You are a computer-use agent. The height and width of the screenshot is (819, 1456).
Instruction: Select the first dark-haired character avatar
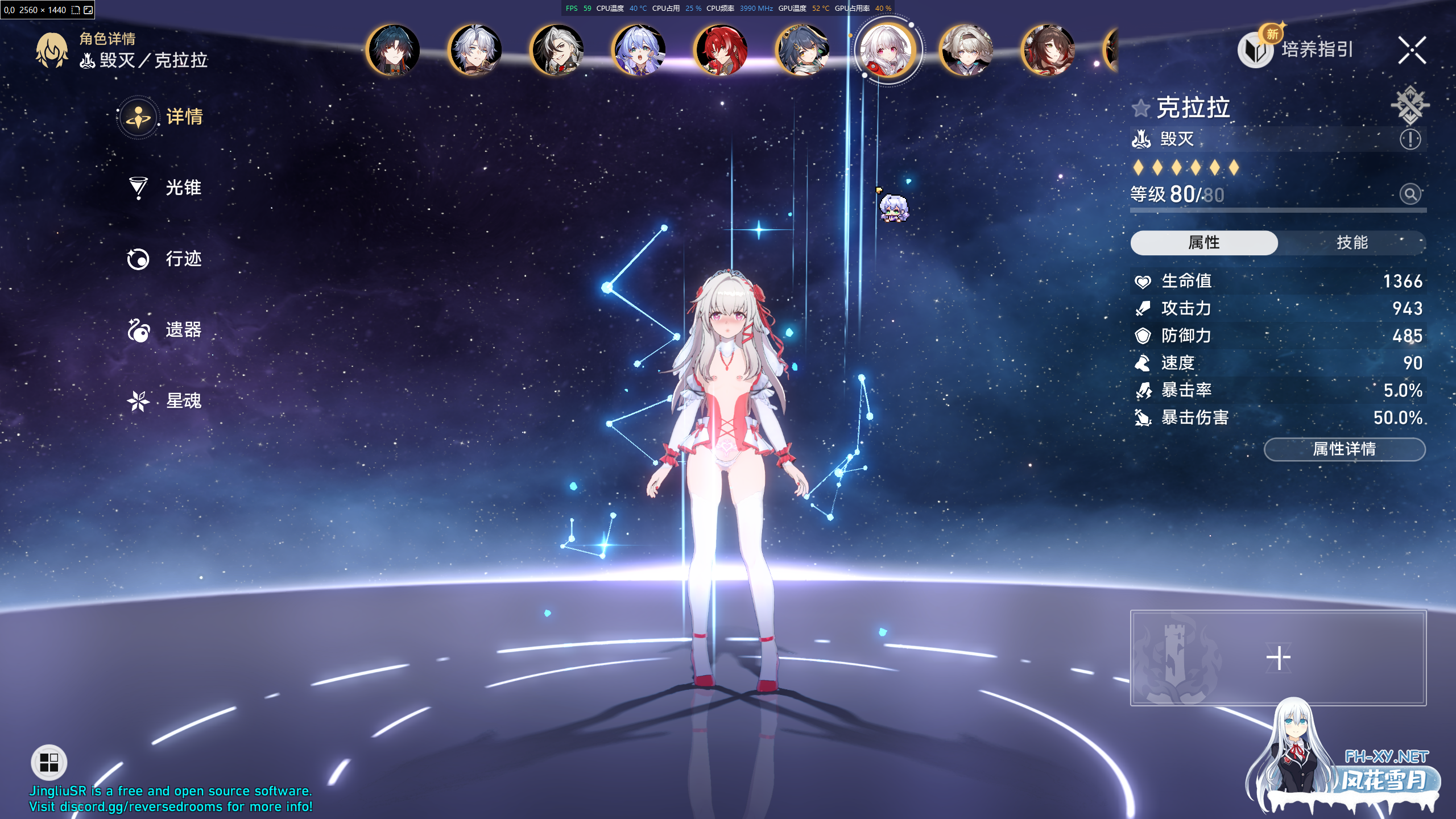(395, 50)
